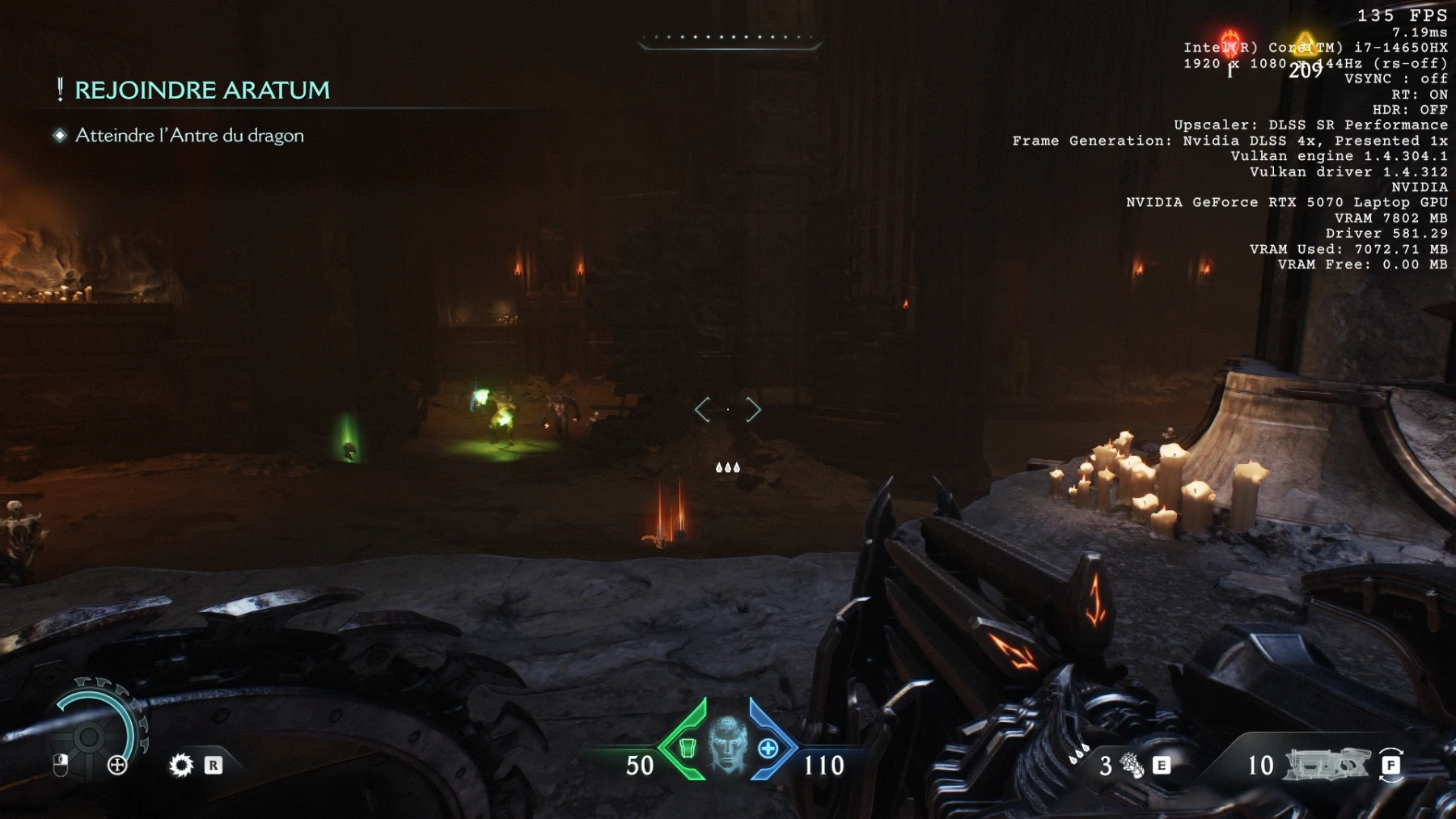Click the Atteindre l'Antre du dragon objective

[x=189, y=135]
